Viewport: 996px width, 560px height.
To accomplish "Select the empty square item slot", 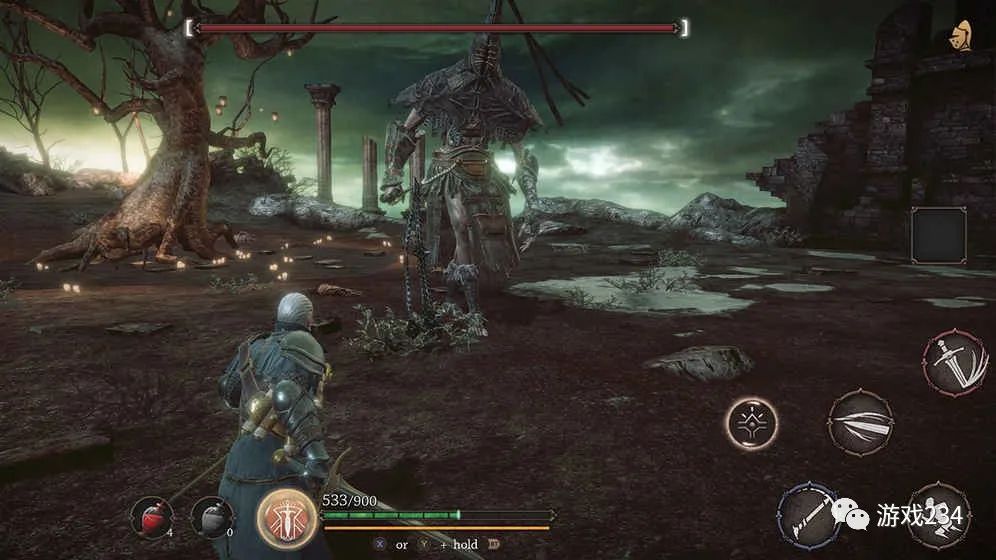I will (x=938, y=236).
